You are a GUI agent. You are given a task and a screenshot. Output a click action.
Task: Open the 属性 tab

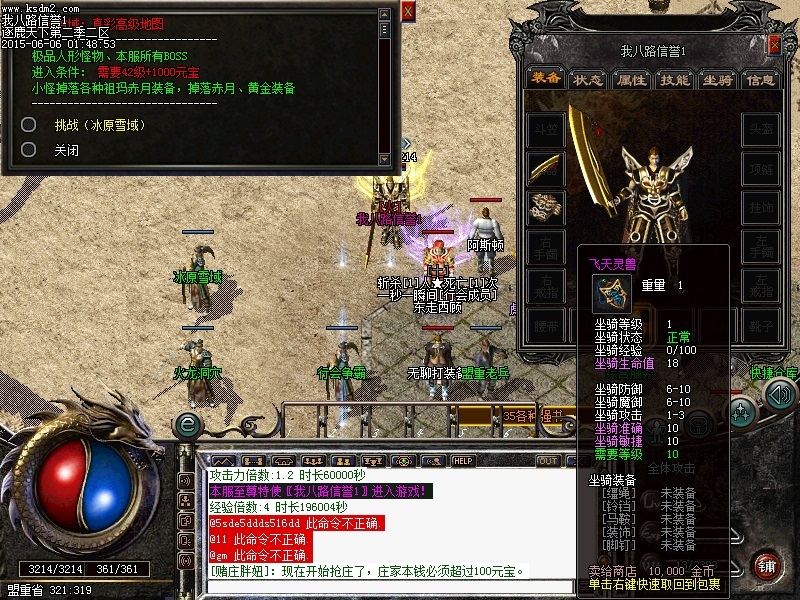coord(632,79)
